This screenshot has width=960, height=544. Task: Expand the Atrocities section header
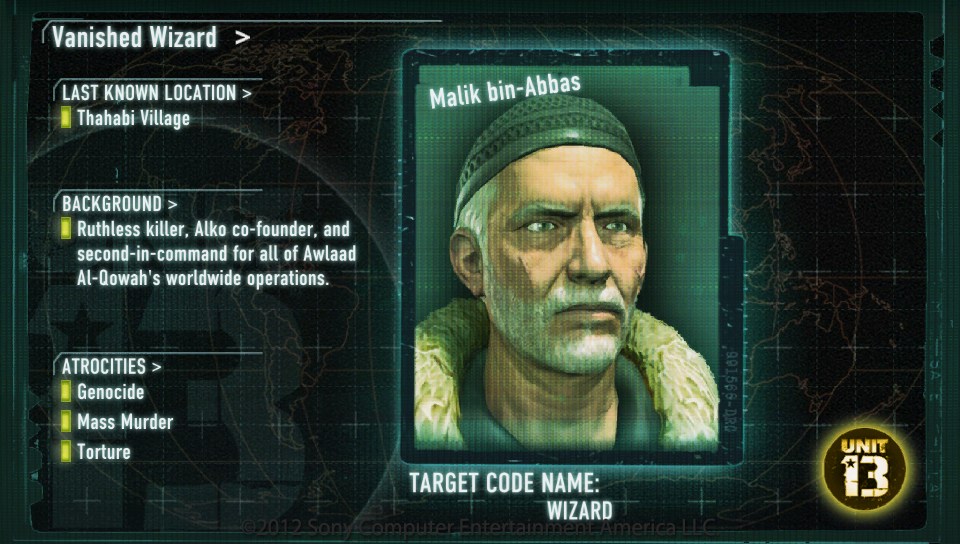coord(112,366)
